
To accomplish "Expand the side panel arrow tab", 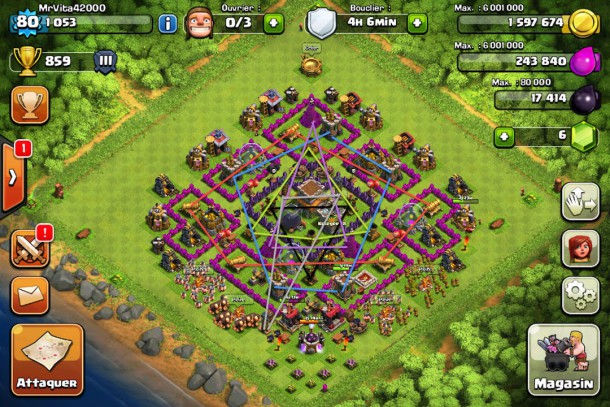I will click(12, 177).
